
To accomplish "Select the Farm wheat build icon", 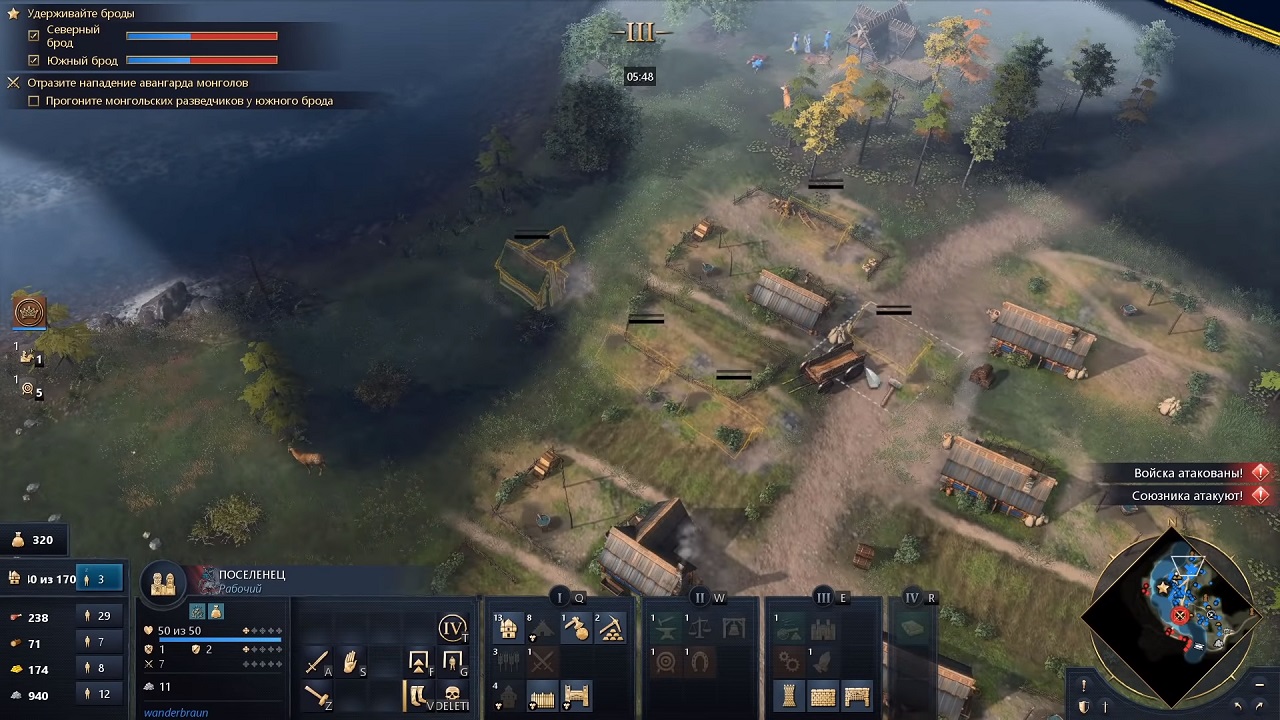I will 508,660.
